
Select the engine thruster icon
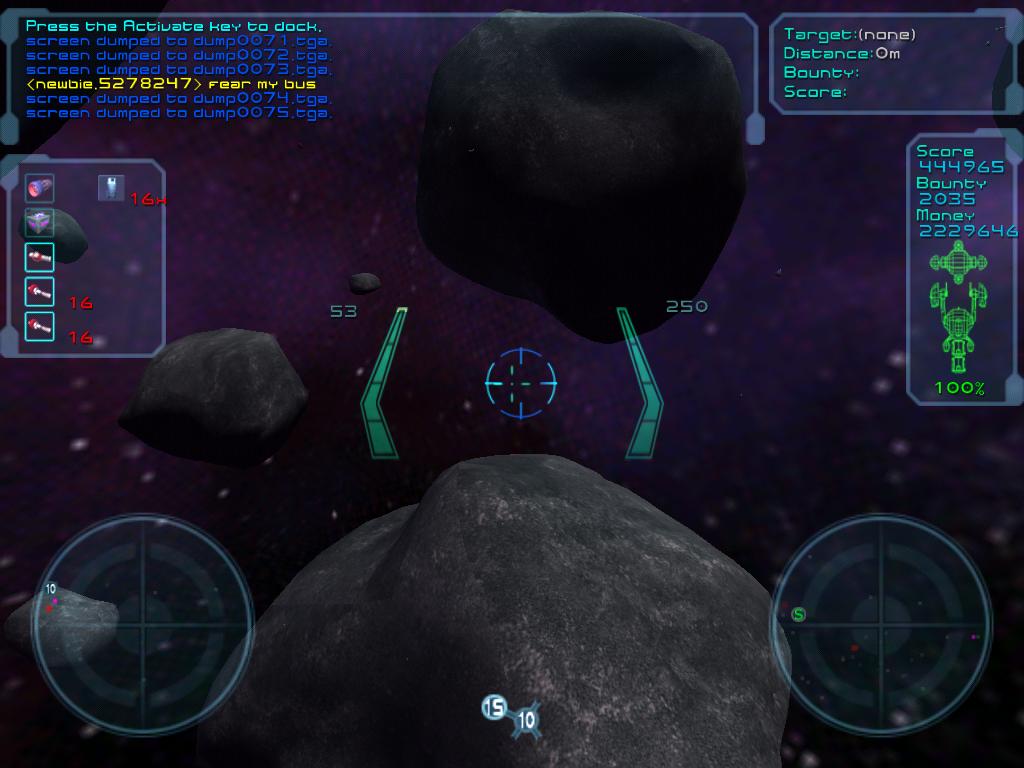pos(39,188)
